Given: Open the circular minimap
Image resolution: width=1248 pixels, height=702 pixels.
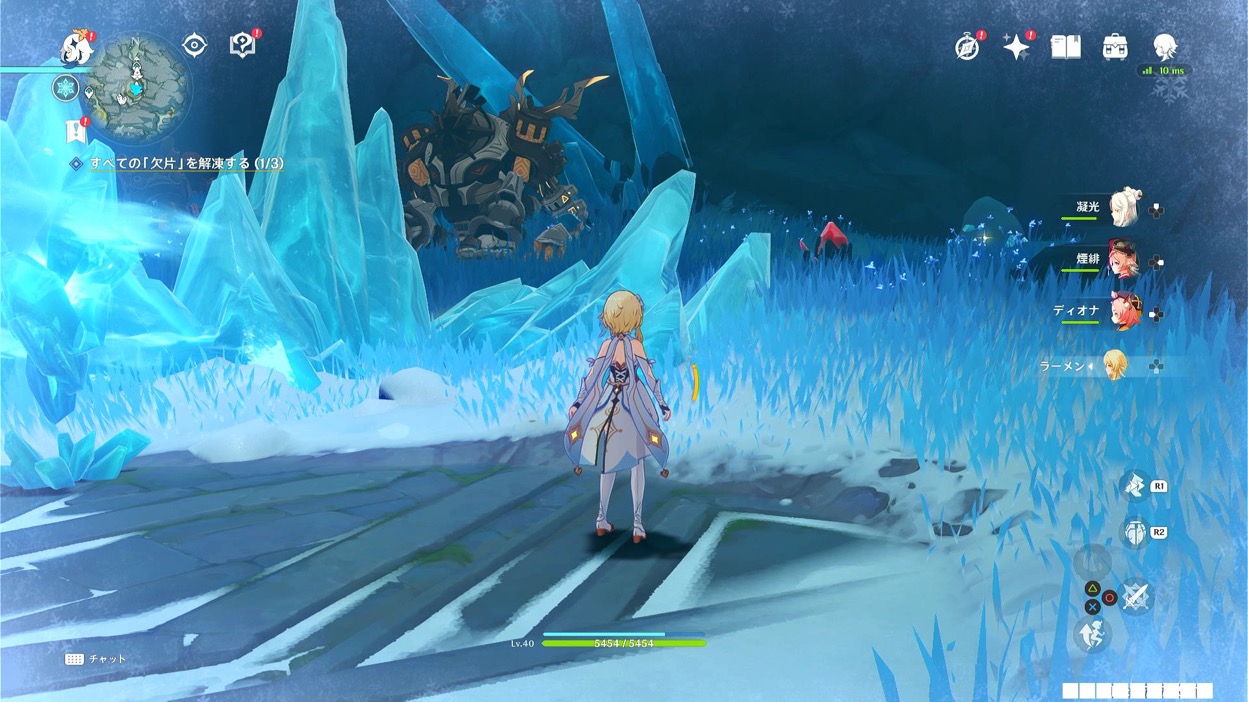Looking at the screenshot, I should tap(137, 87).
